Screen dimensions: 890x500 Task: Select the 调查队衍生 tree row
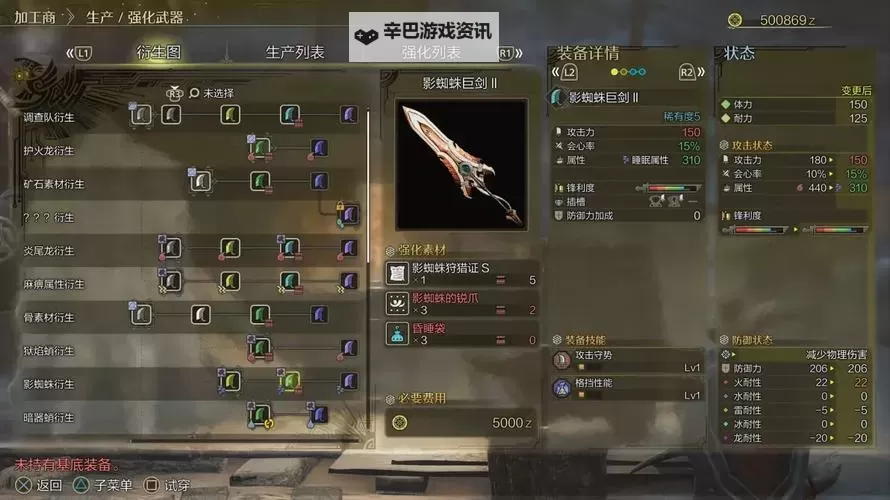tap(48, 117)
